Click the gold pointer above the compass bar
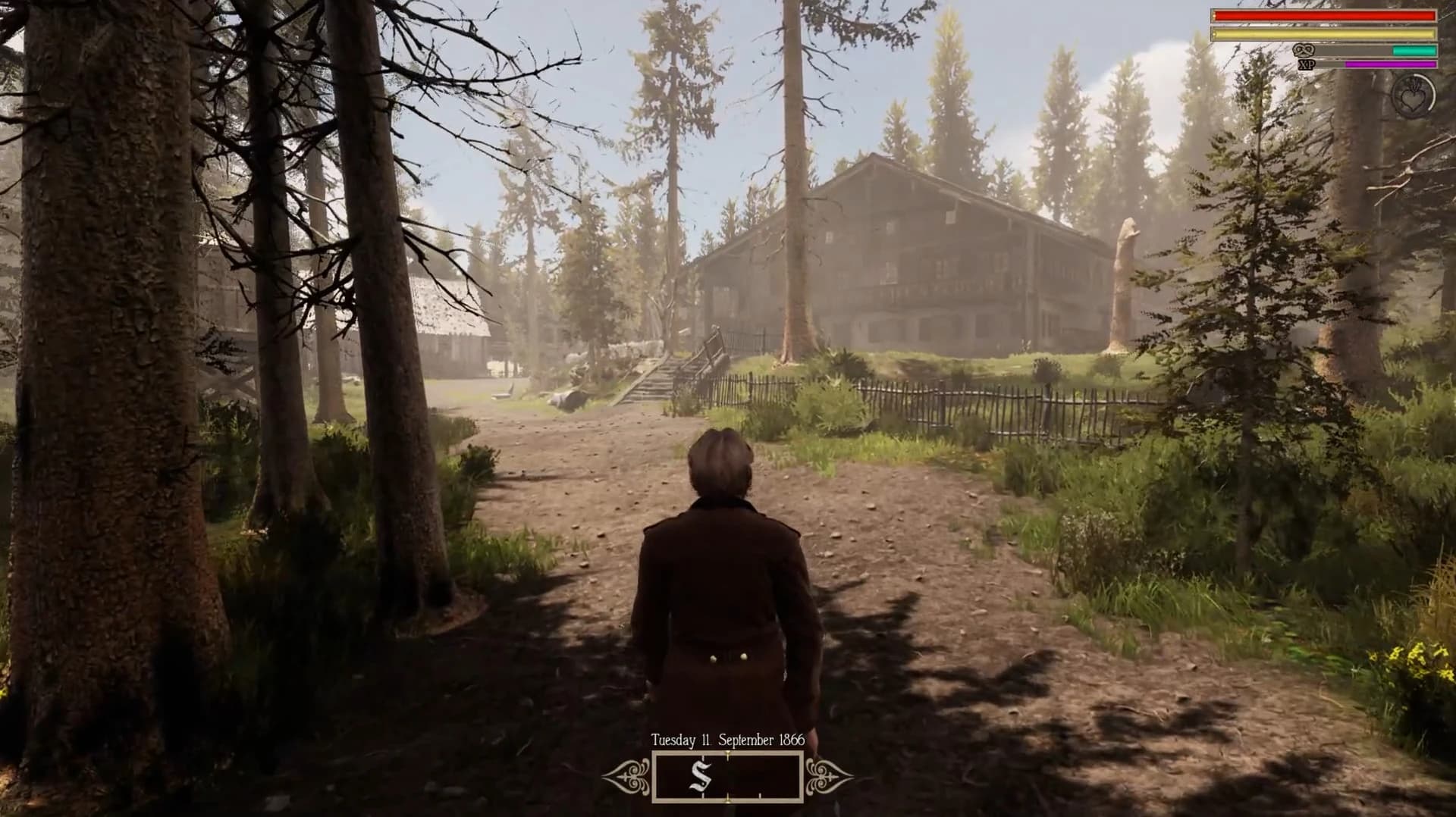 point(727,753)
